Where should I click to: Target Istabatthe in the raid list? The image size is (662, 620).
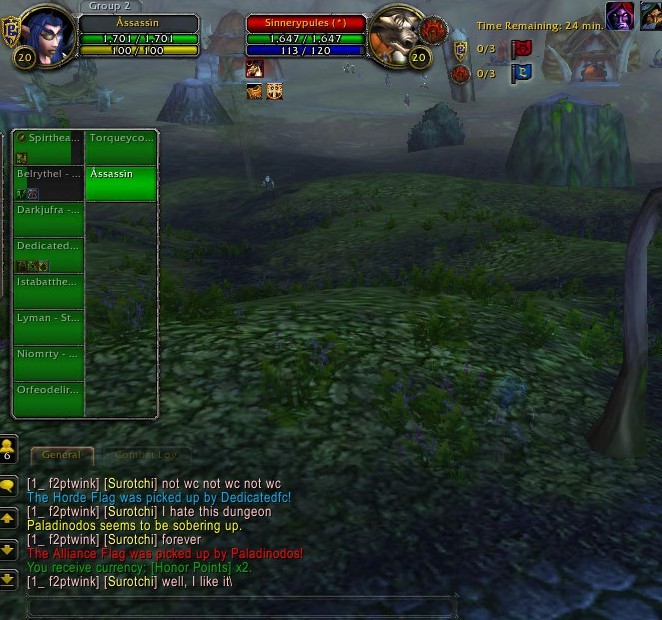(48, 291)
